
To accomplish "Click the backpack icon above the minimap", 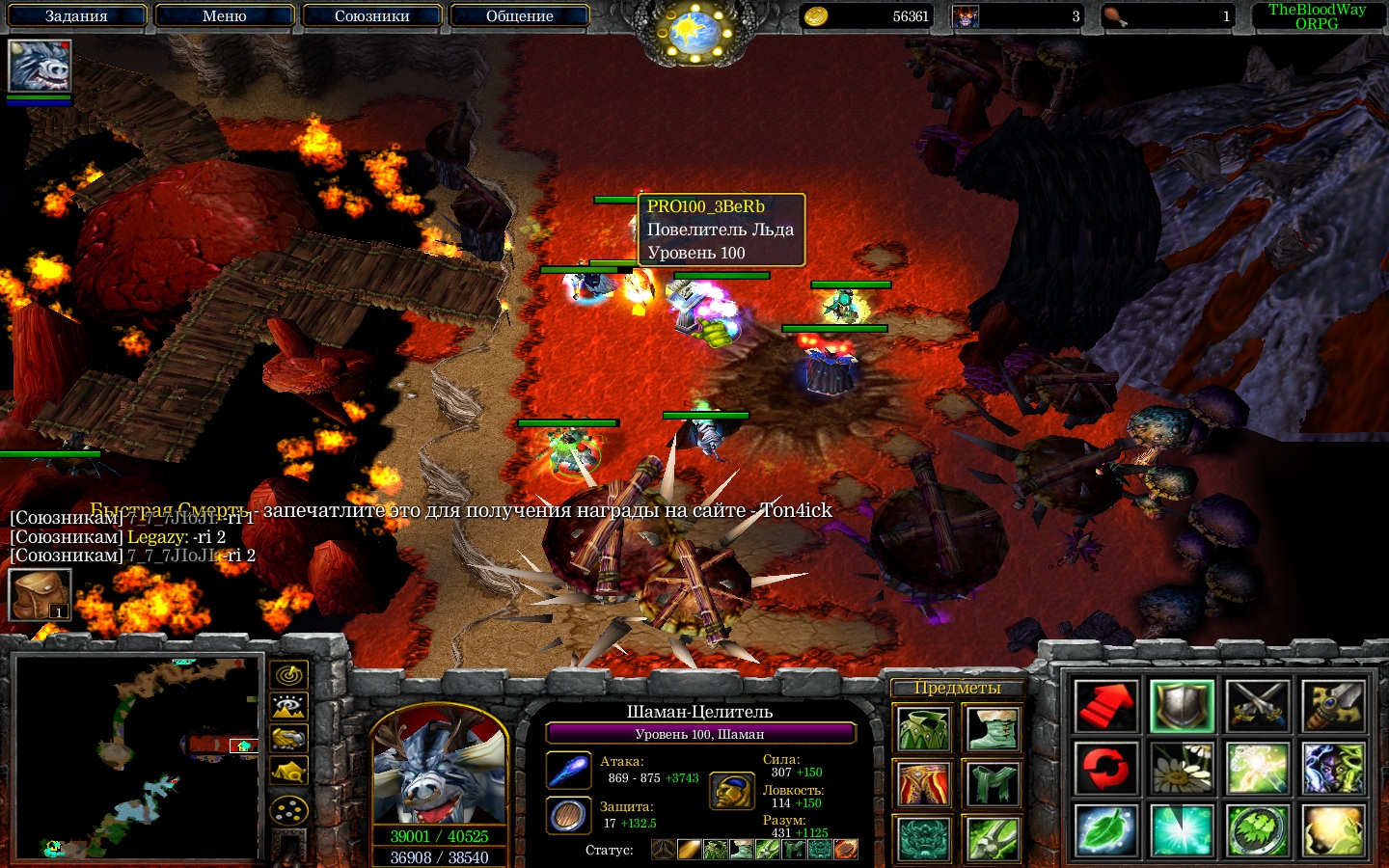I will (40, 594).
